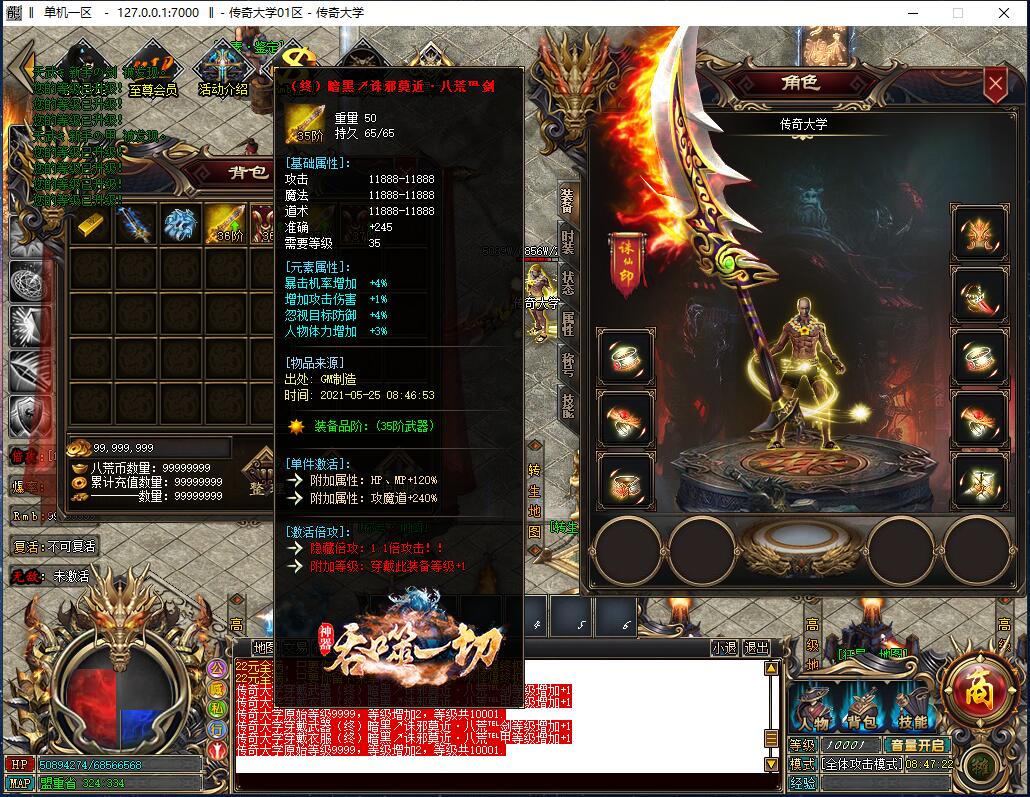Toggle the 音量开启 volume button
1030x797 pixels.
(x=917, y=745)
